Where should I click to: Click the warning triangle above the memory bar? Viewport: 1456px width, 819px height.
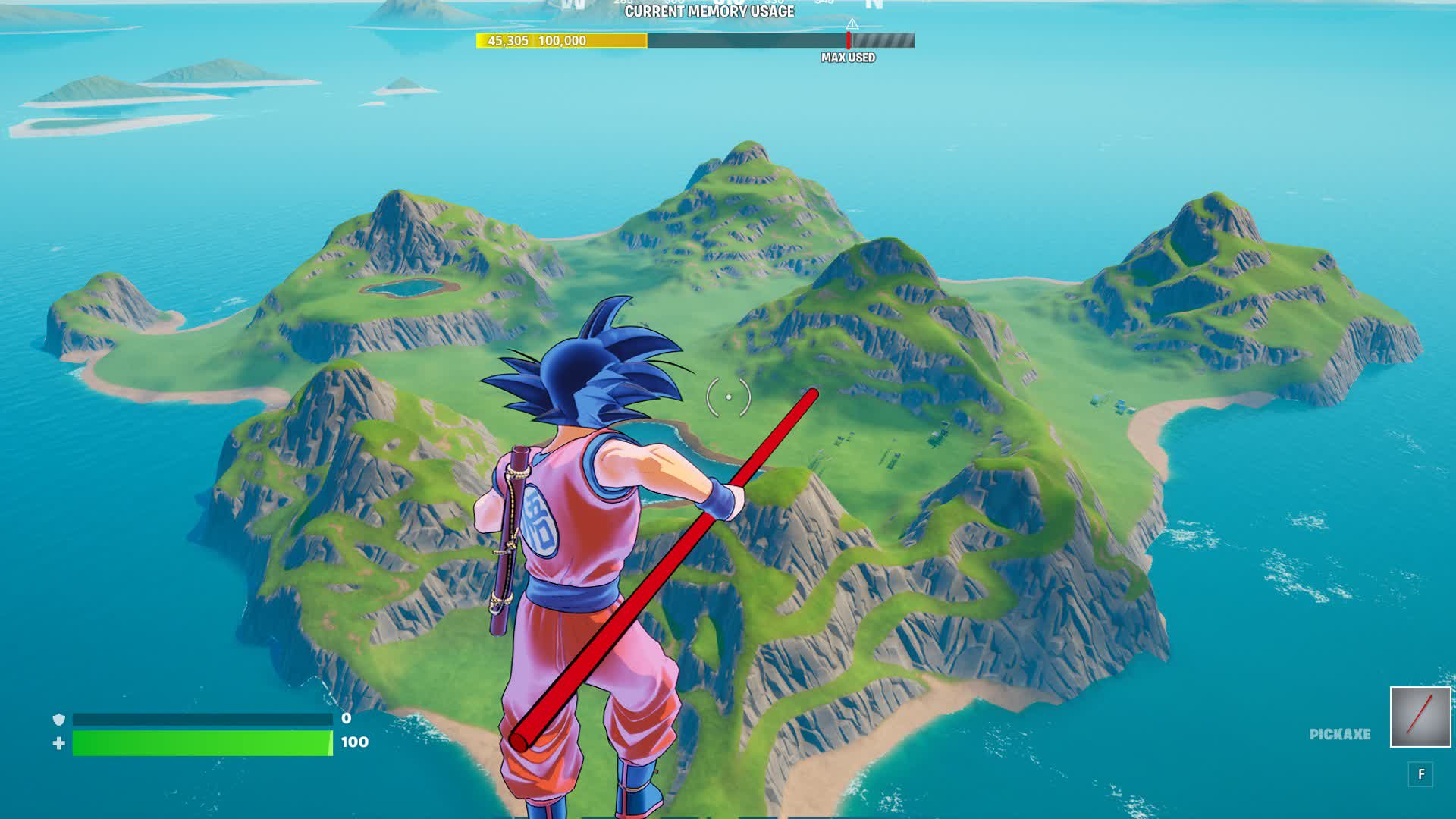click(x=852, y=25)
